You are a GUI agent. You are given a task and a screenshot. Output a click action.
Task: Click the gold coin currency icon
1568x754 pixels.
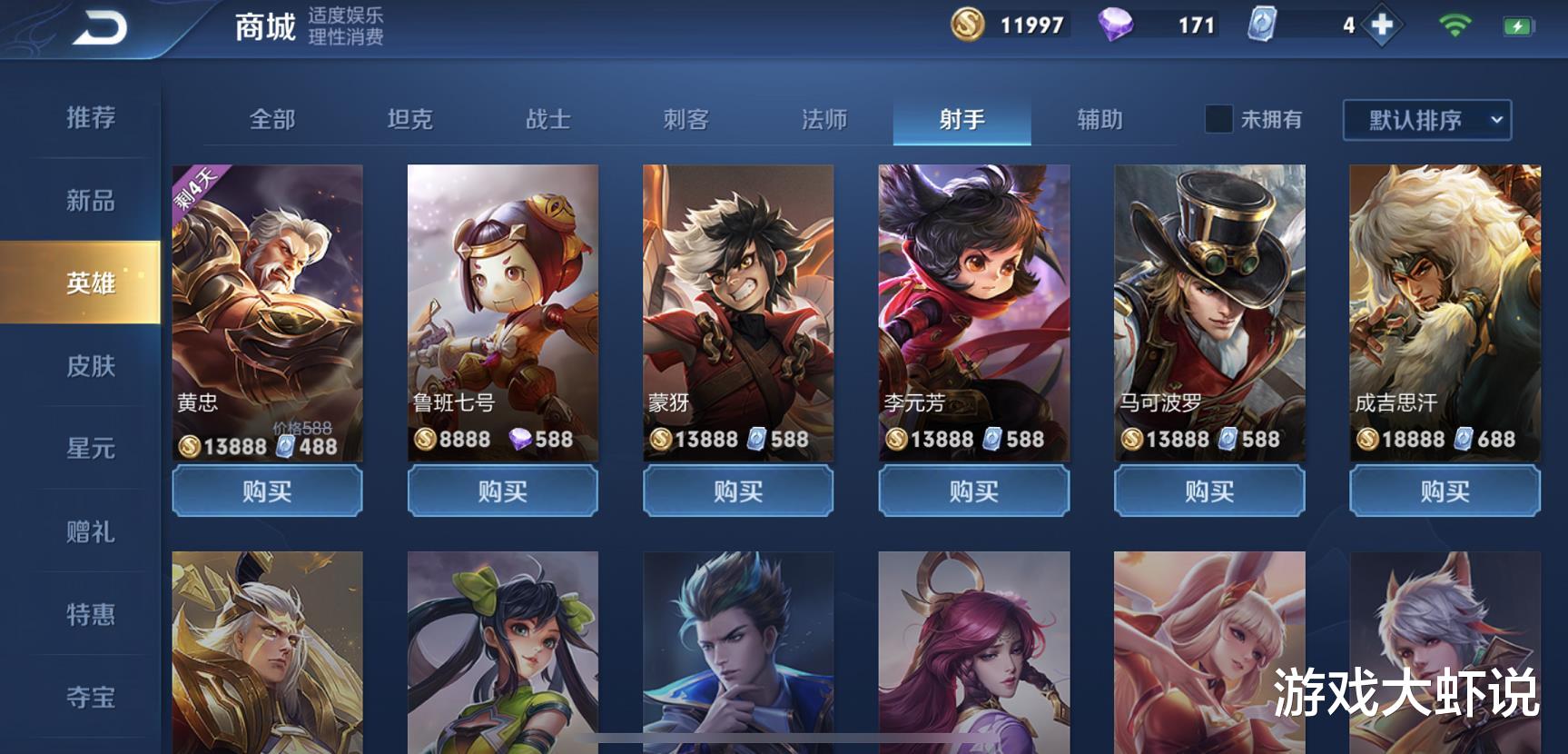coord(965,25)
